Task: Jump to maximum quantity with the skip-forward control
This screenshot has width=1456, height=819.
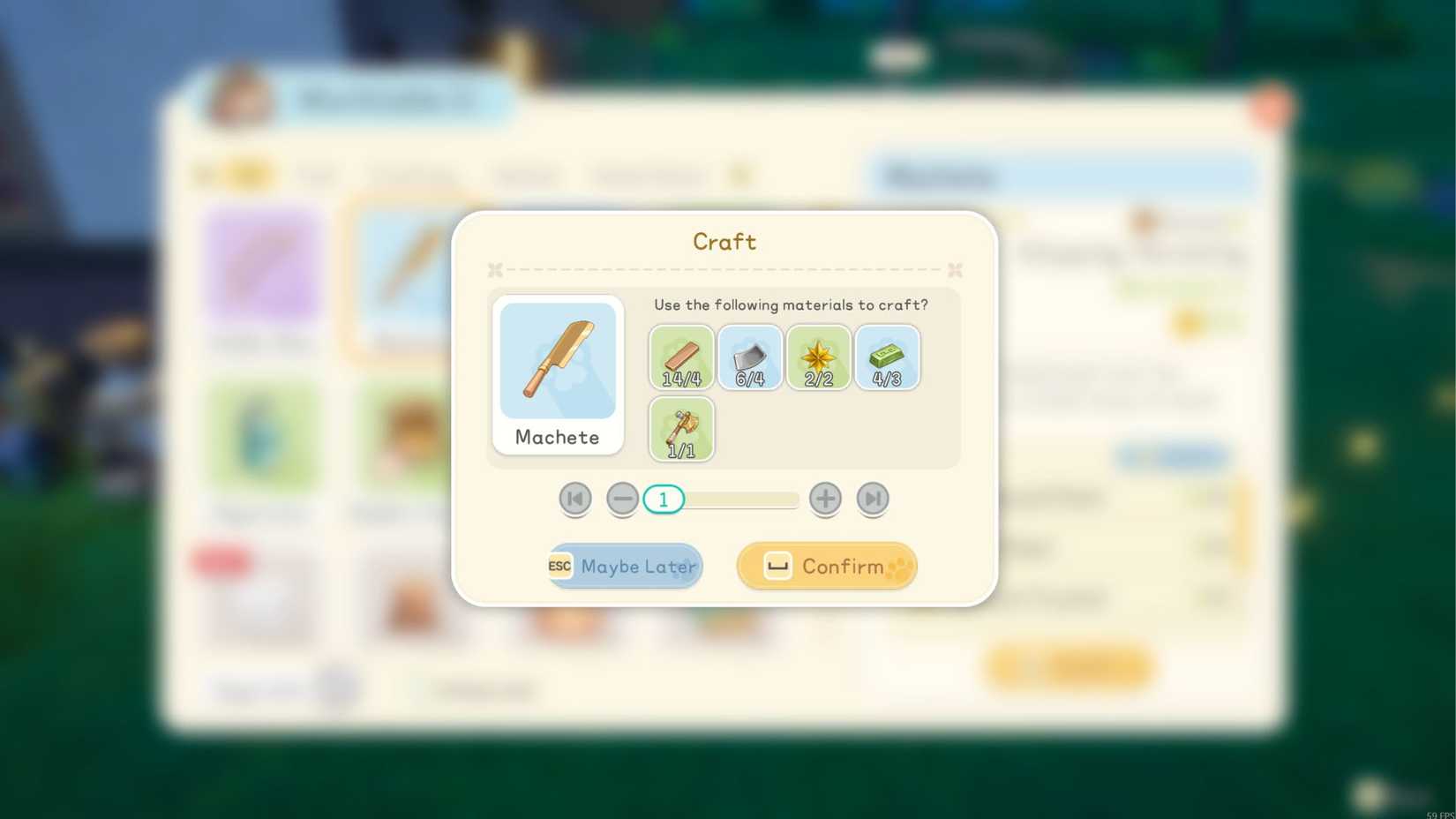Action: [872, 498]
